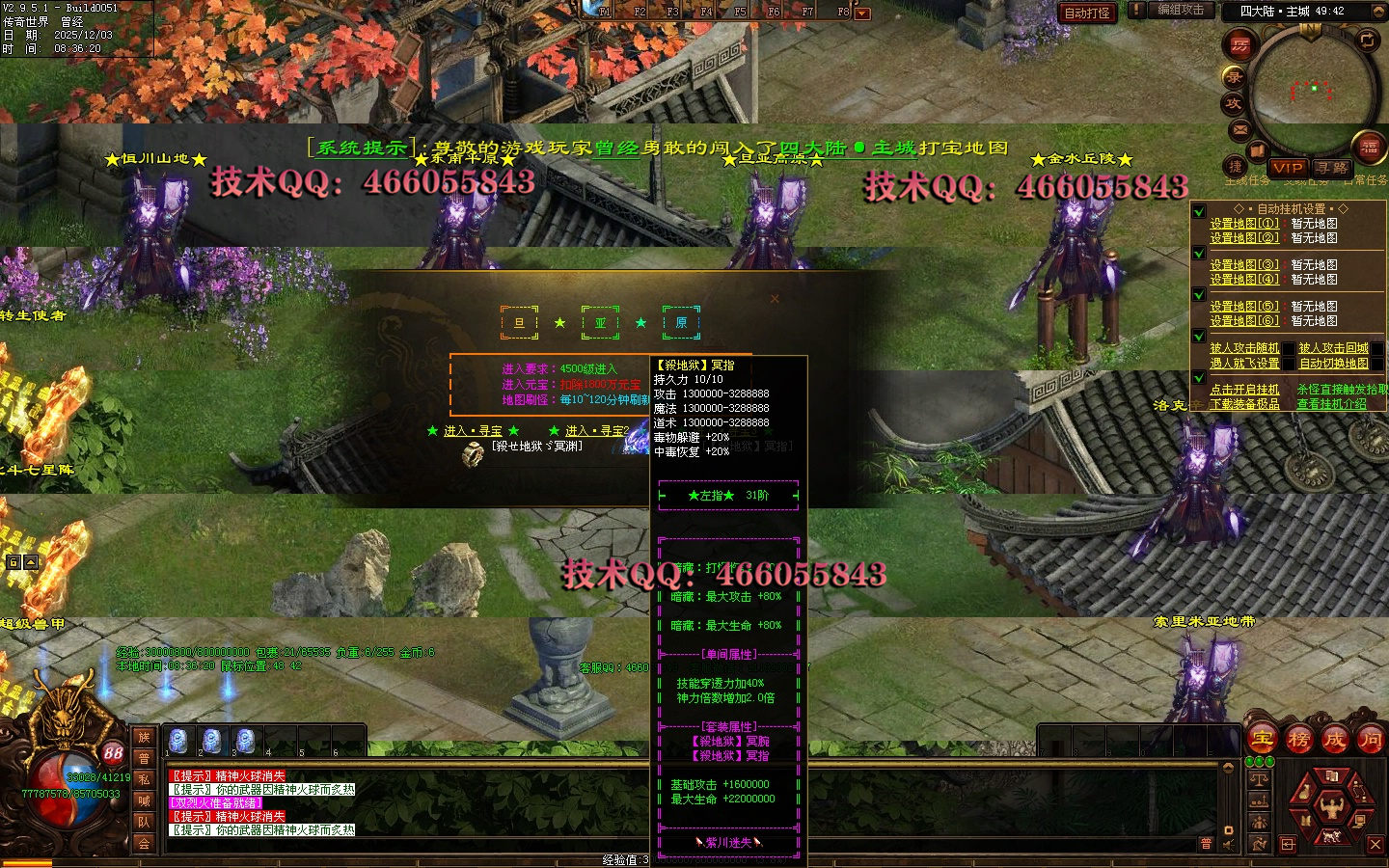The width and height of the screenshot is (1389, 868).
Task: Click the 自动打怪 auto-fight button
Action: tap(1087, 13)
